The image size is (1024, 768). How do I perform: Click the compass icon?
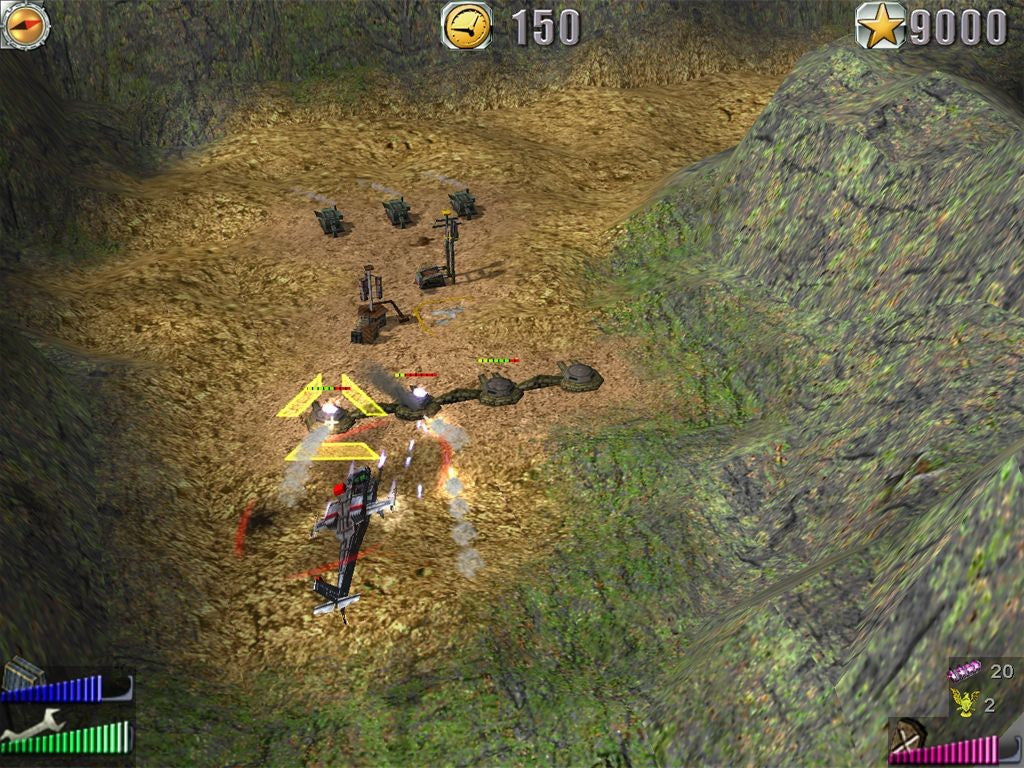[25, 24]
